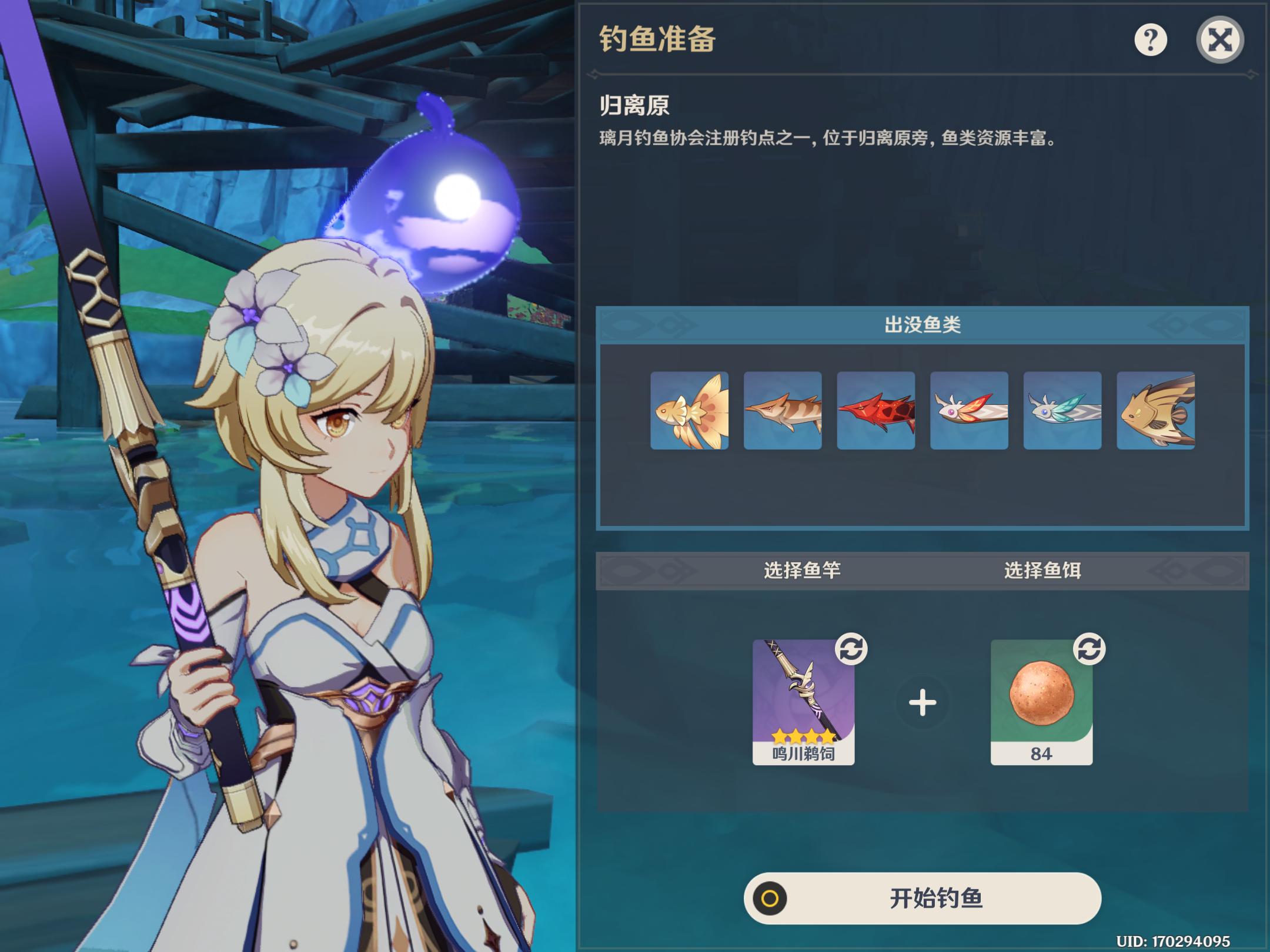Close the fishing preparation panel

(x=1219, y=40)
